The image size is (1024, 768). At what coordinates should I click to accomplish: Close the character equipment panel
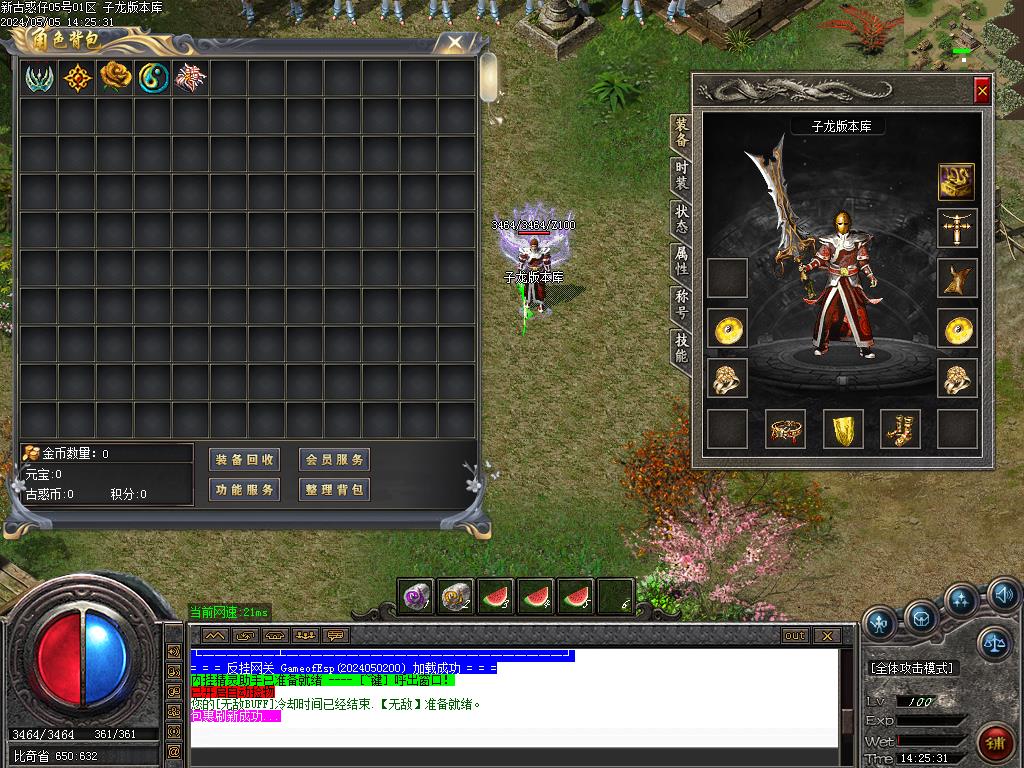click(x=982, y=91)
